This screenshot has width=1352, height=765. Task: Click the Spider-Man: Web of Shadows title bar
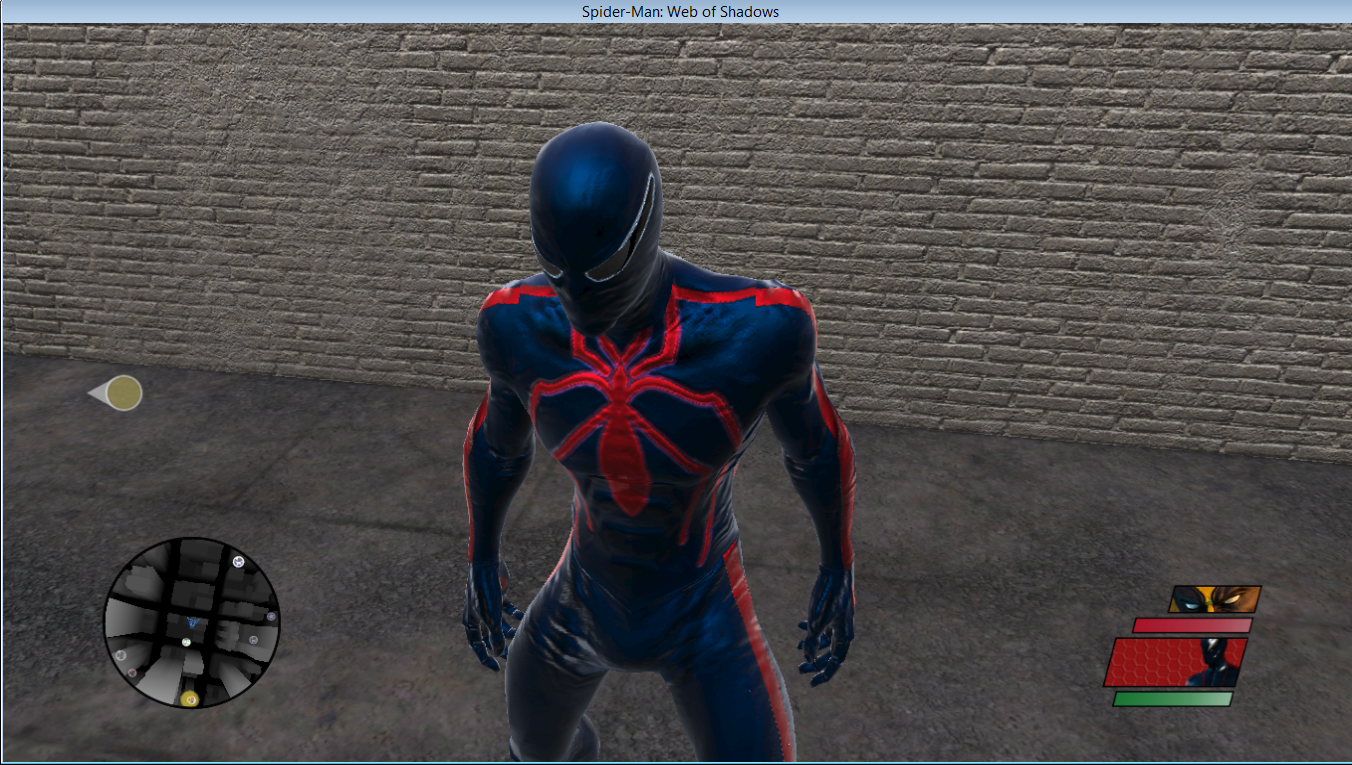(676, 11)
